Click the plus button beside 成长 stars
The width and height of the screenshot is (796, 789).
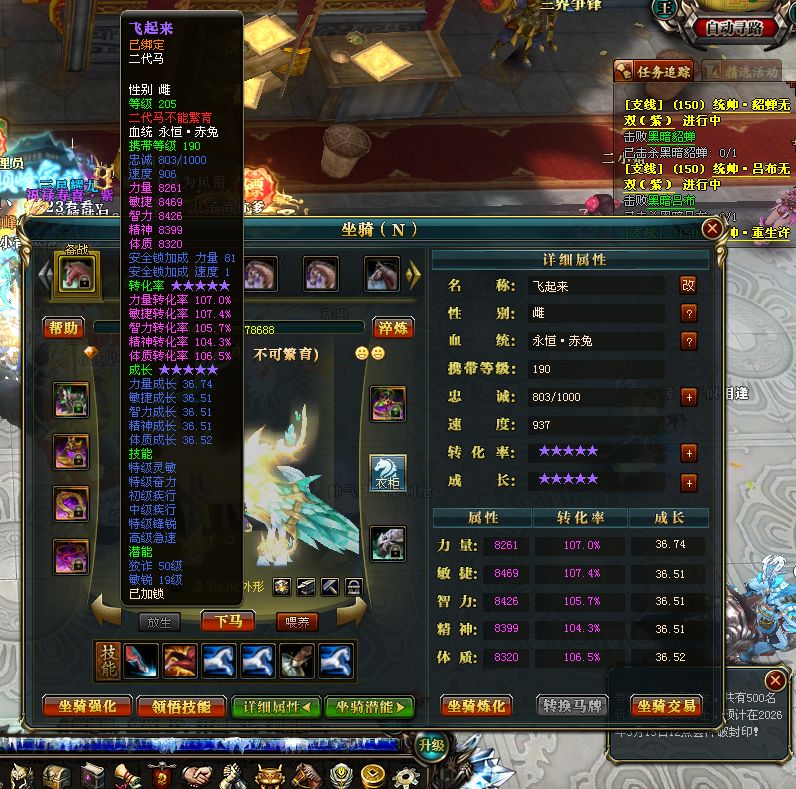(x=688, y=482)
